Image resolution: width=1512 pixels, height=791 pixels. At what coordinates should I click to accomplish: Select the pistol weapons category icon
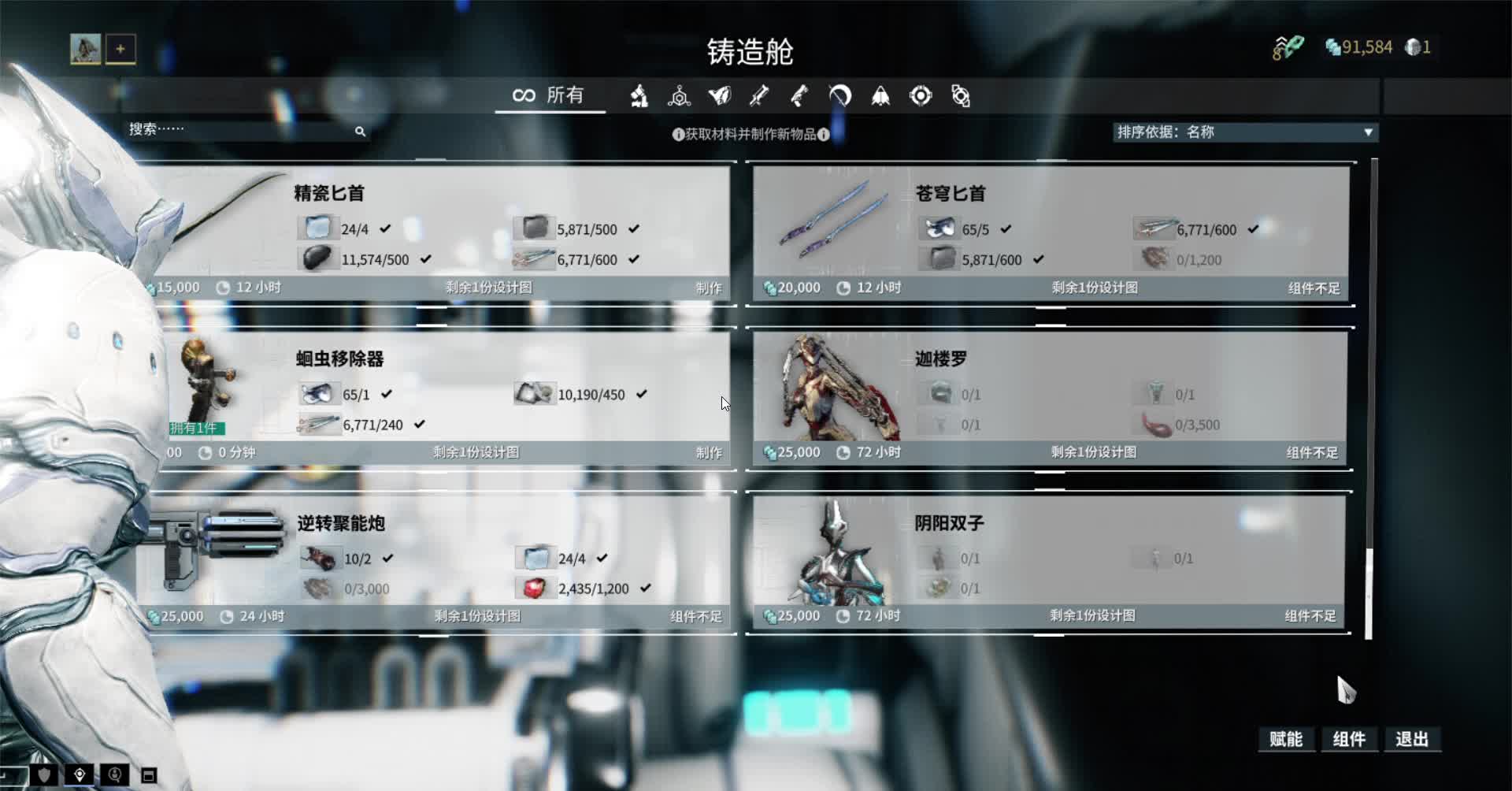pos(800,95)
